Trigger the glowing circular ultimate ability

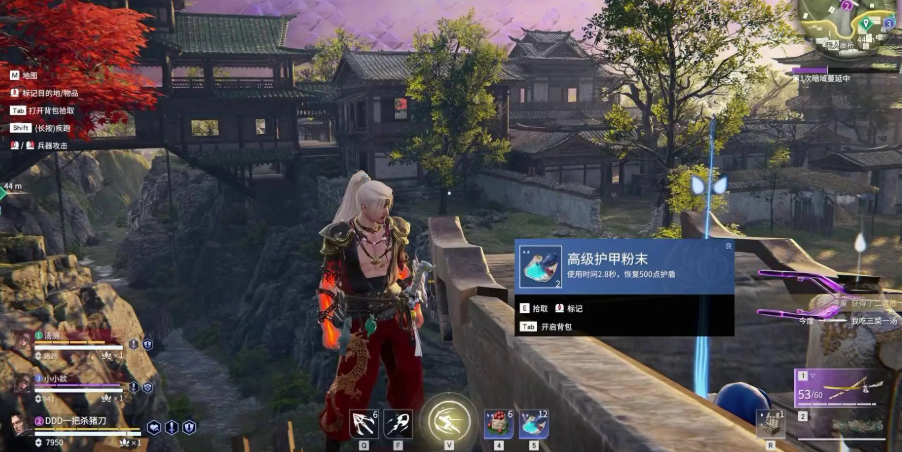point(446,420)
